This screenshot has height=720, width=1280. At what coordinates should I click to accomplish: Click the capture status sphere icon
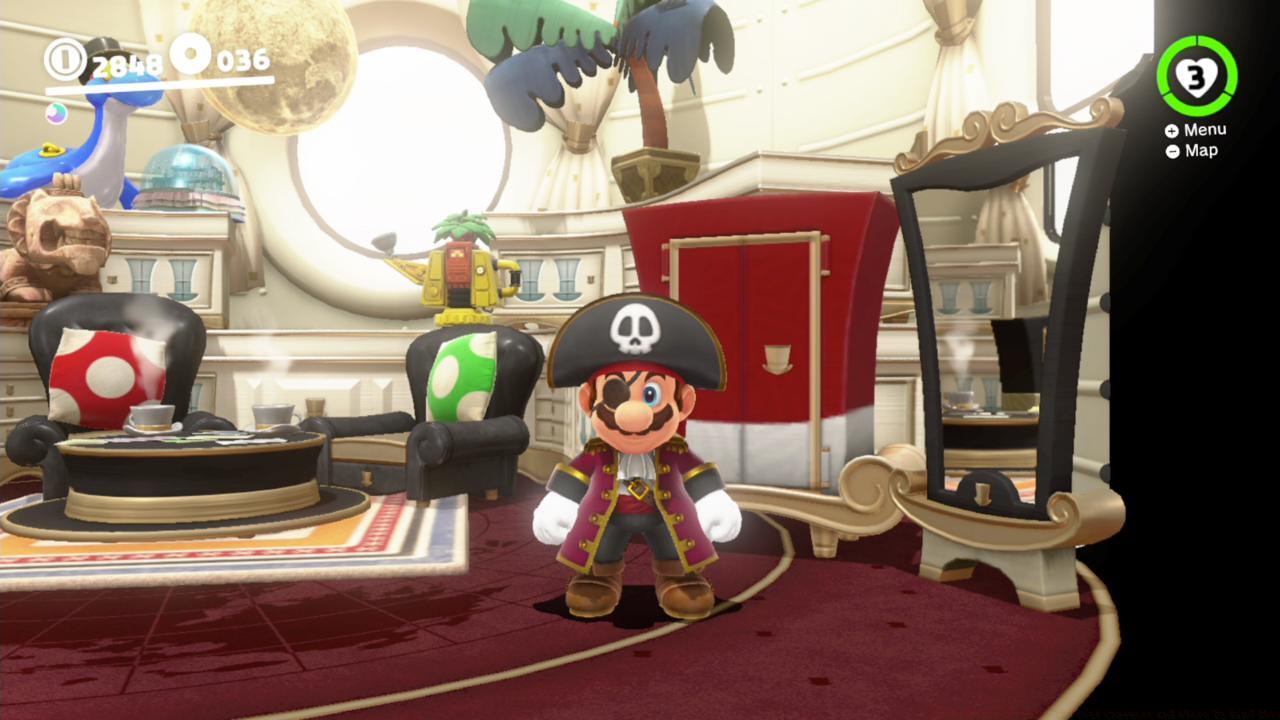coord(55,114)
